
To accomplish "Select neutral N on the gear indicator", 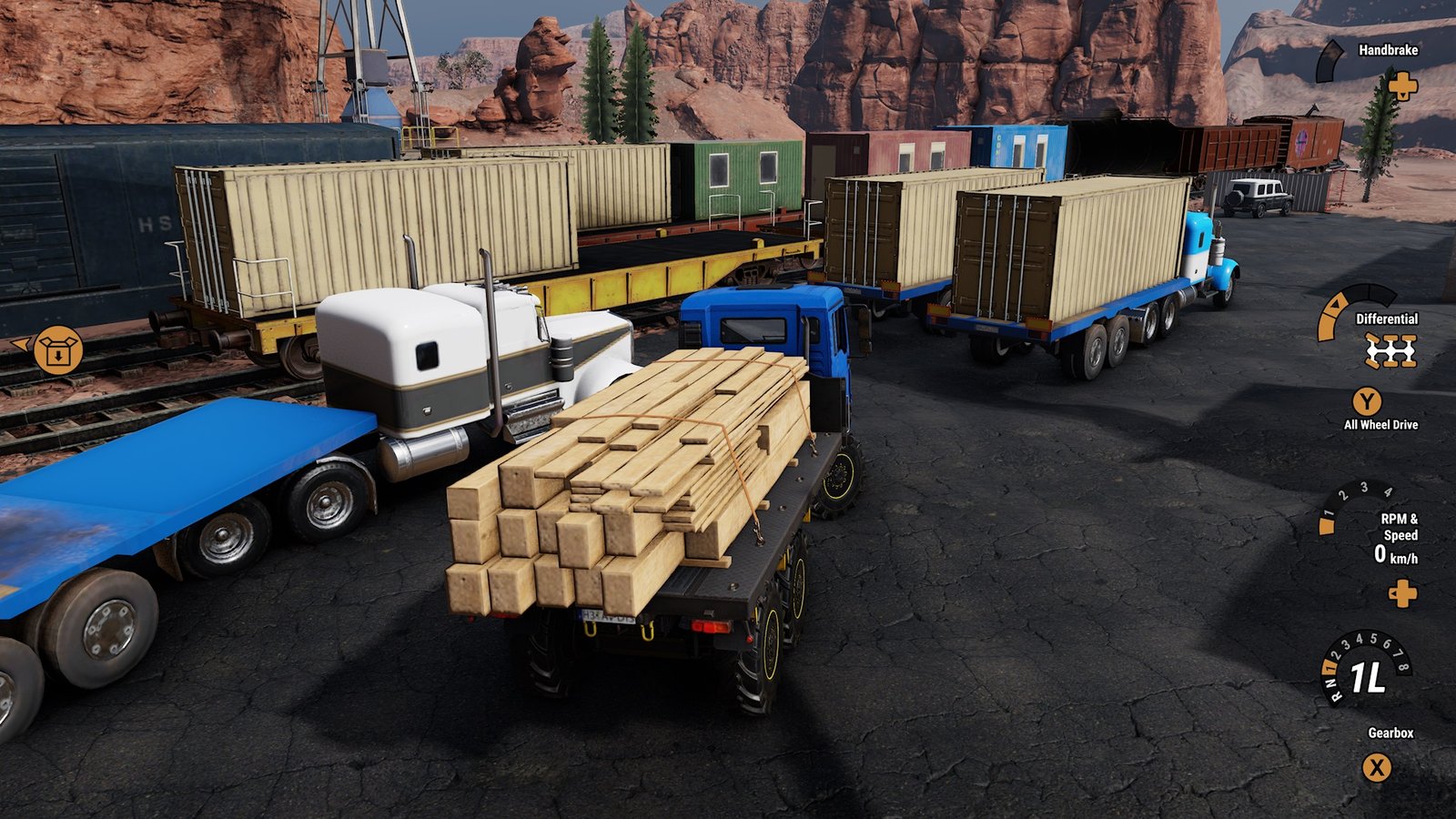I will 1330,682.
